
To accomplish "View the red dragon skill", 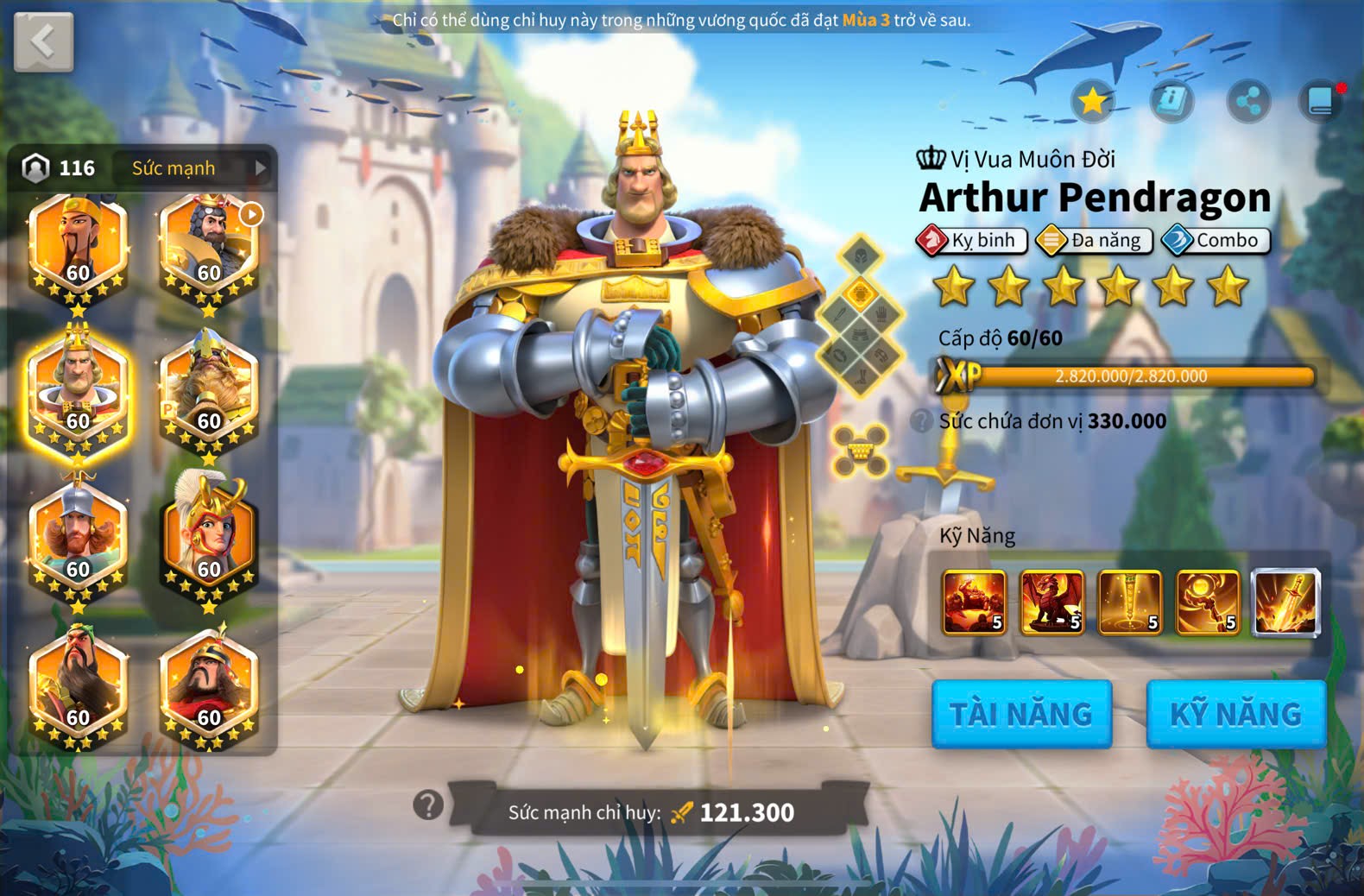I will [x=1051, y=602].
